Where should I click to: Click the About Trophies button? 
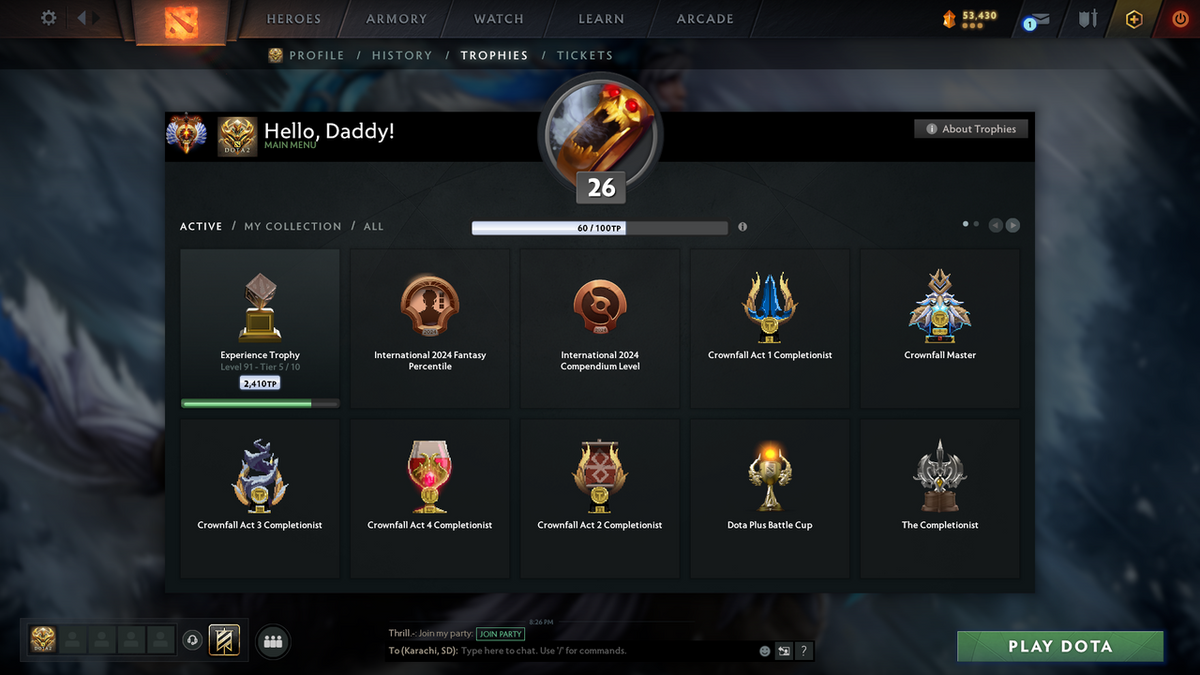pos(971,129)
